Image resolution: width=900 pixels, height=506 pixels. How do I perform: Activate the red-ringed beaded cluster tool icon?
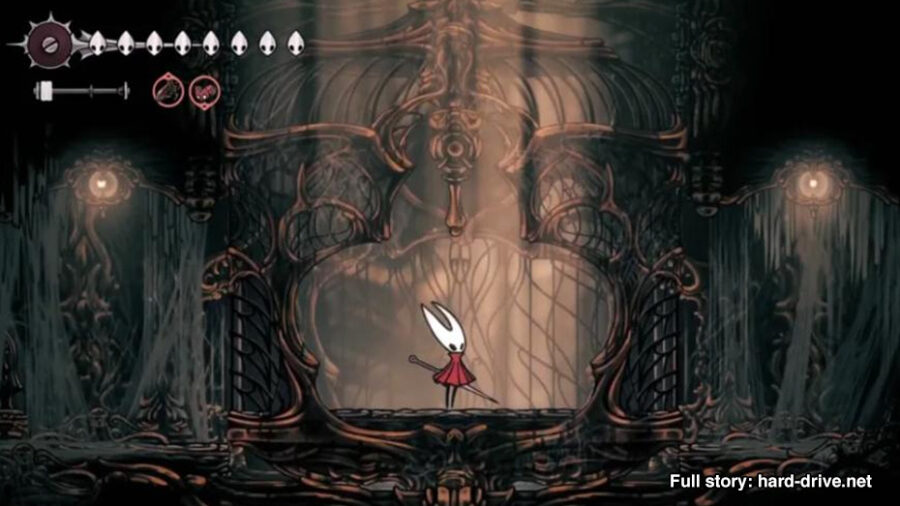tap(203, 90)
